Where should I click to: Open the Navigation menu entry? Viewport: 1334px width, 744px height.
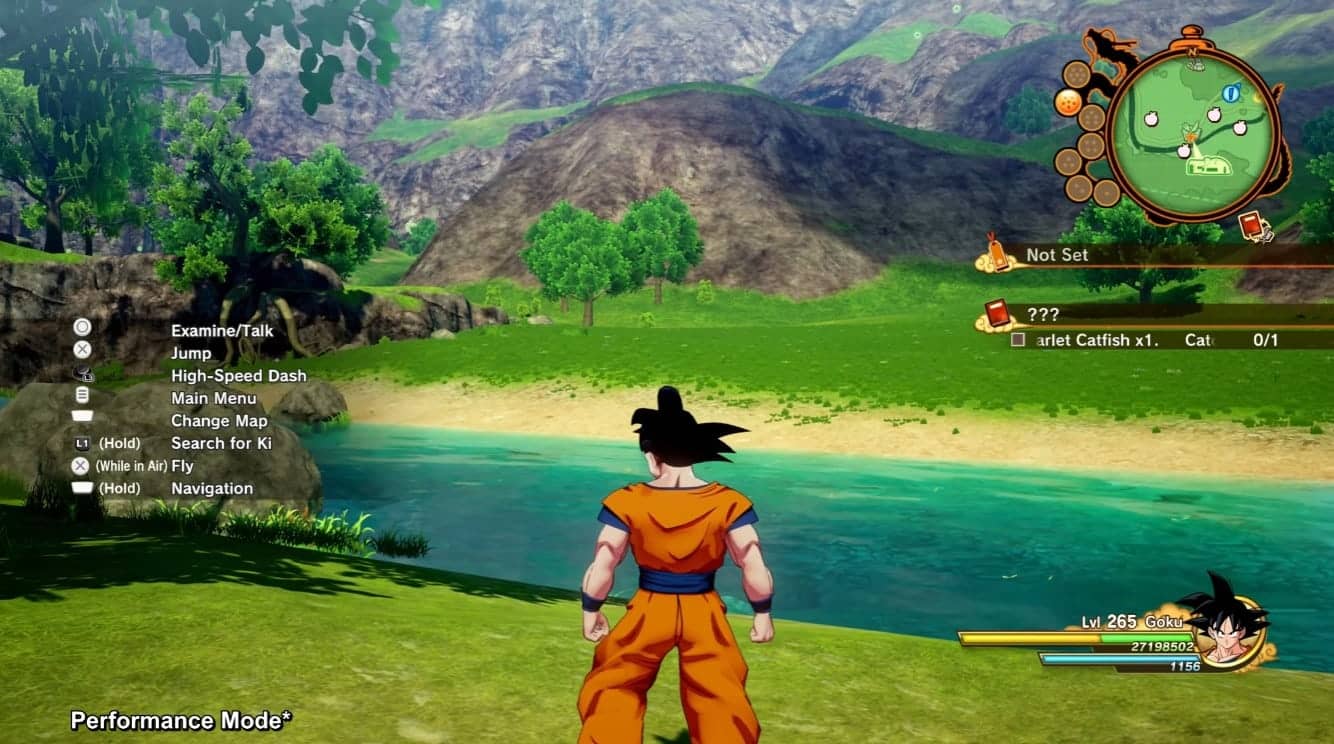[x=212, y=488]
